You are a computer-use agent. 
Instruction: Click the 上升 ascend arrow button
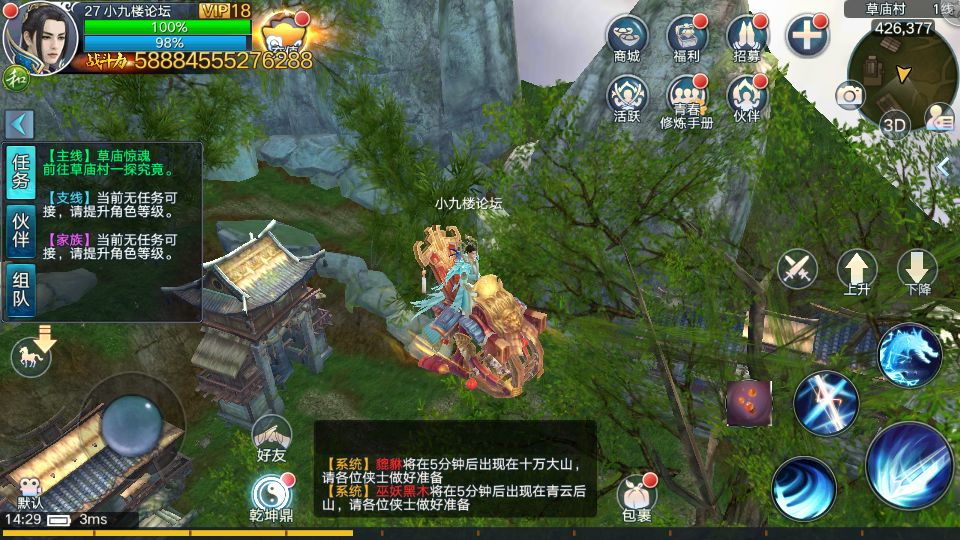click(857, 270)
